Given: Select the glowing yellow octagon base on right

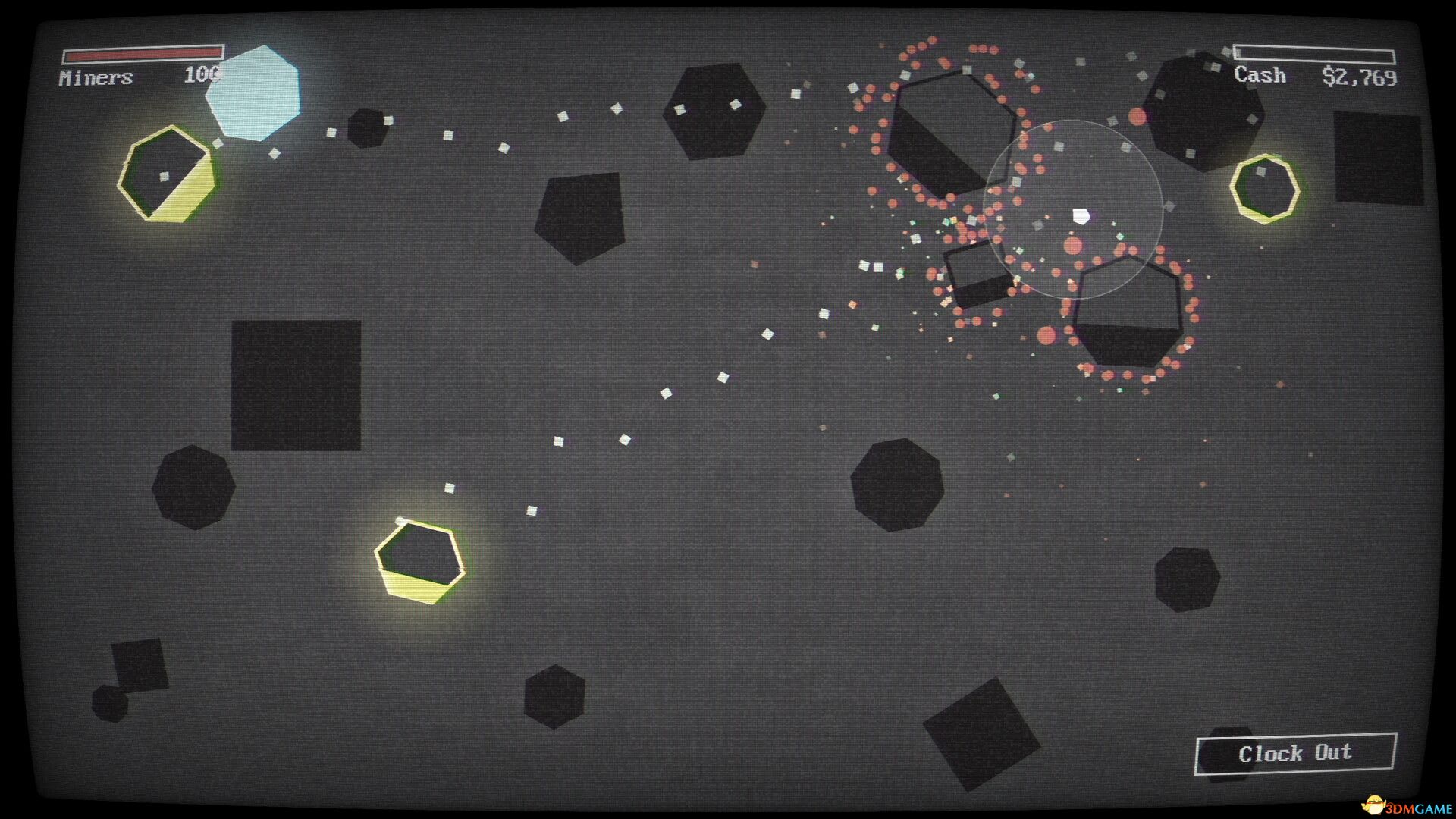Looking at the screenshot, I should coord(1265,190).
